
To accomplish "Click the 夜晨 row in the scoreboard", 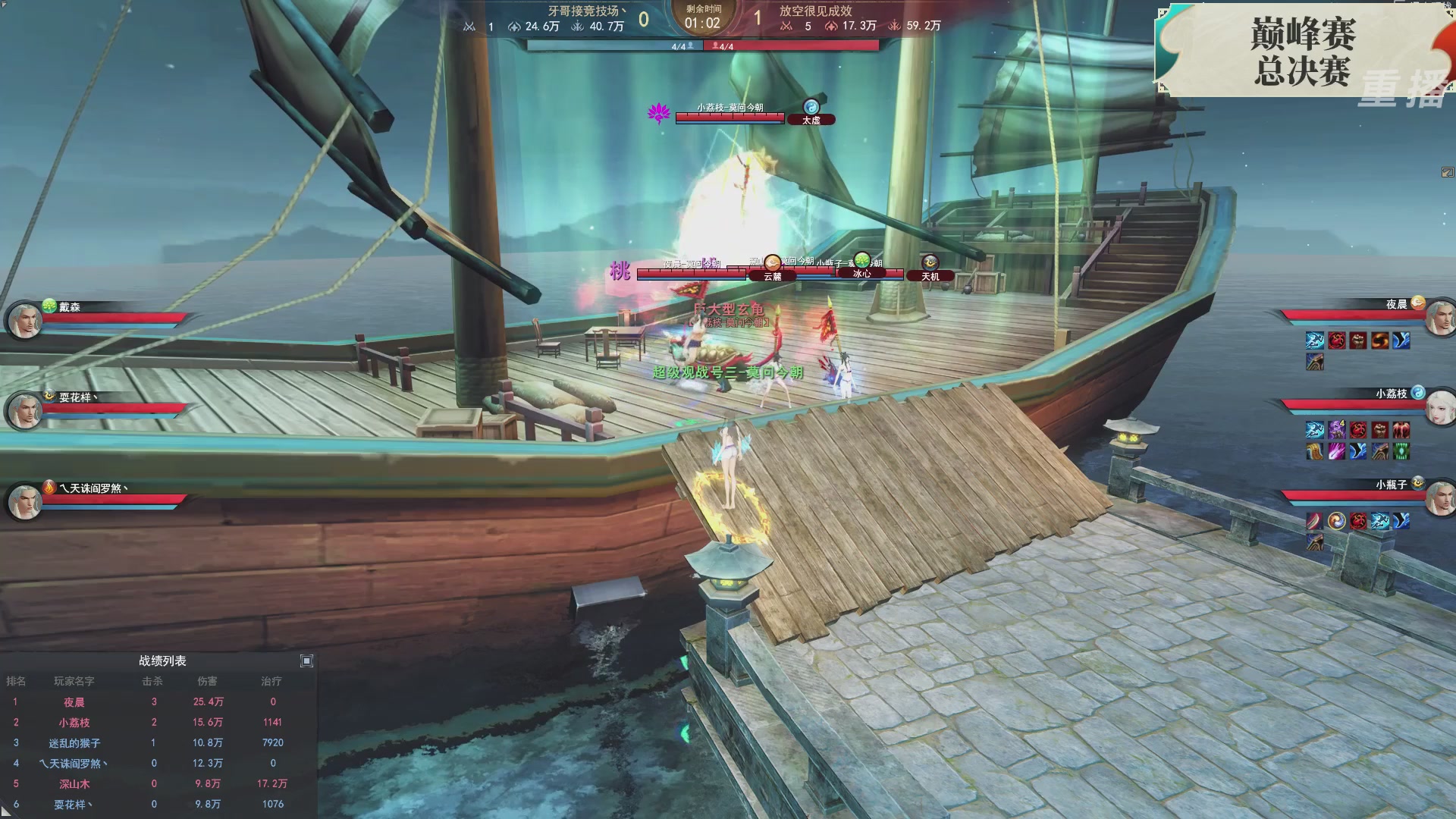I will pyautogui.click(x=74, y=702).
